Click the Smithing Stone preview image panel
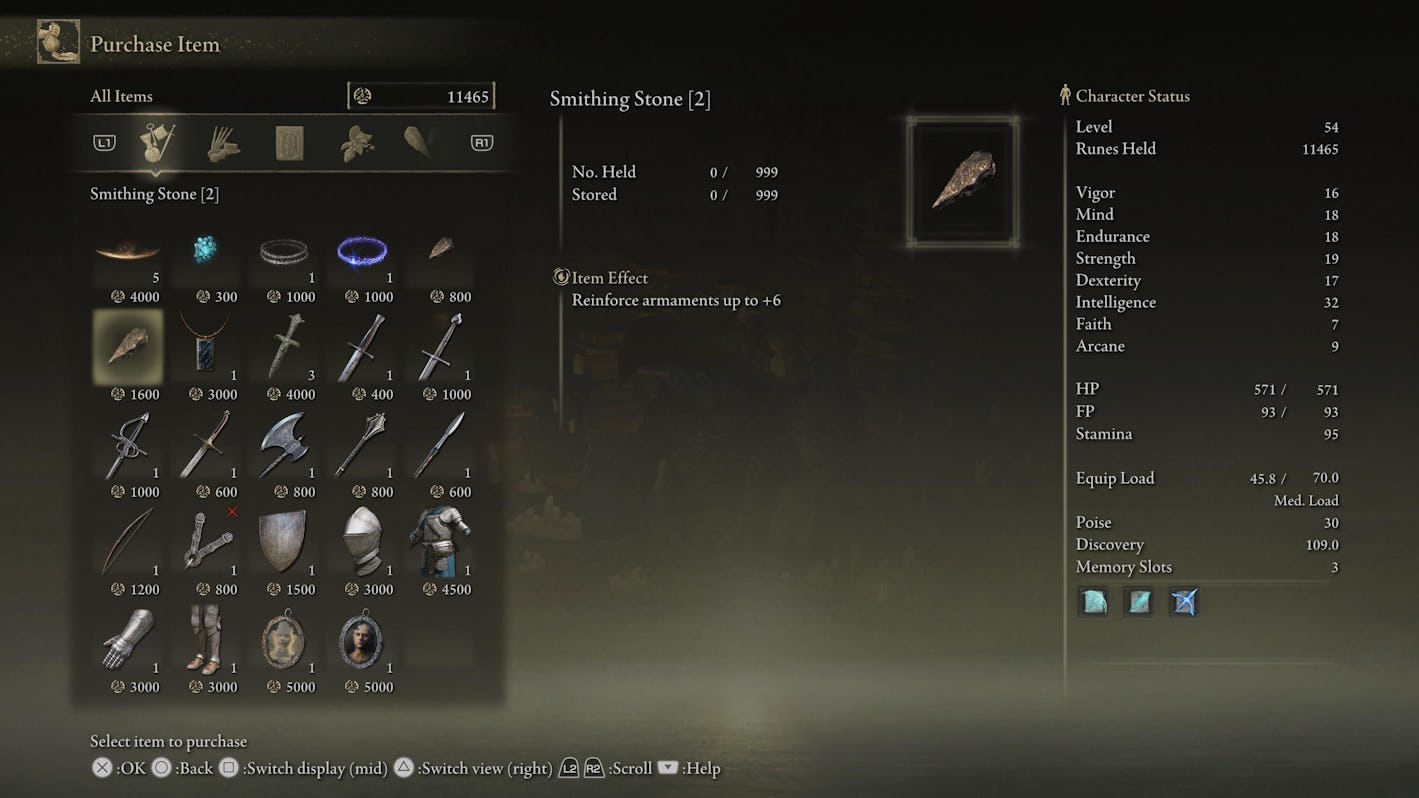This screenshot has height=798, width=1419. (963, 180)
